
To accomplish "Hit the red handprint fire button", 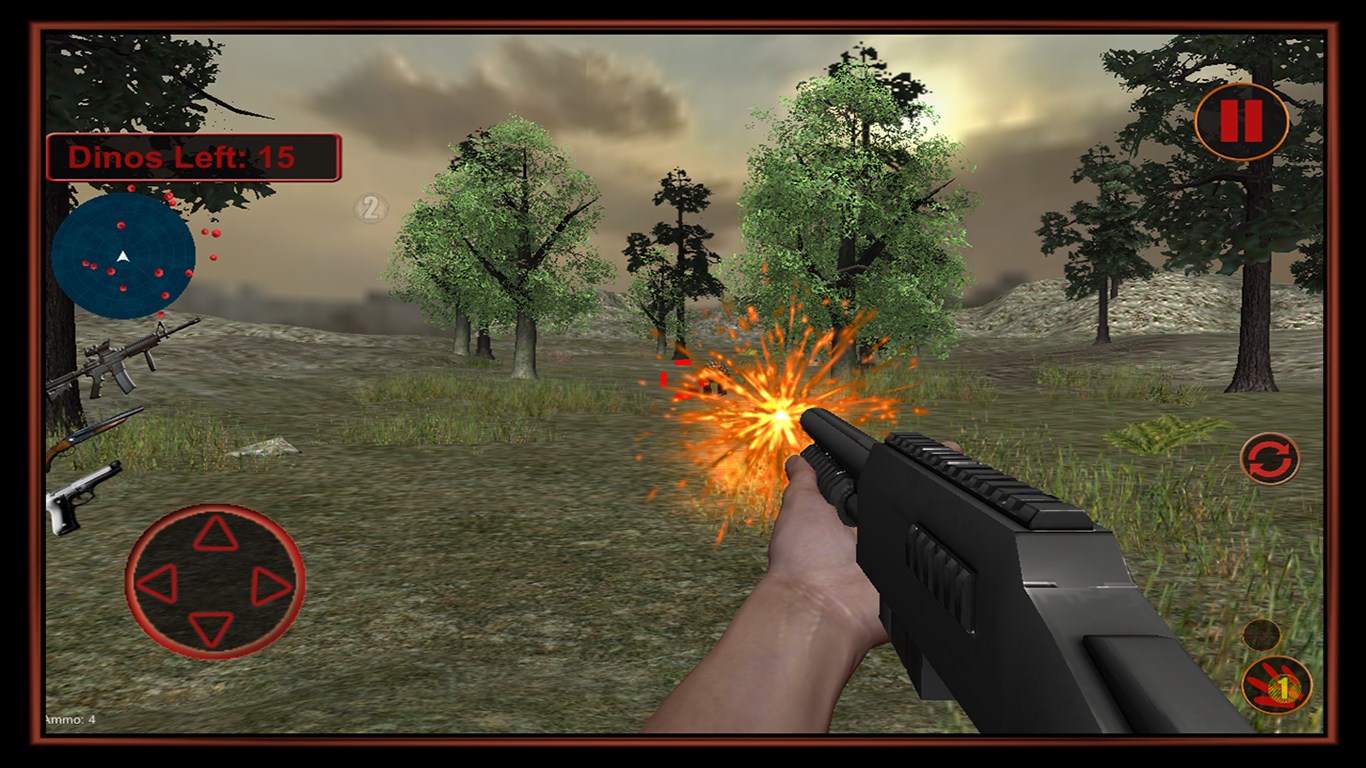I will point(1276,686).
